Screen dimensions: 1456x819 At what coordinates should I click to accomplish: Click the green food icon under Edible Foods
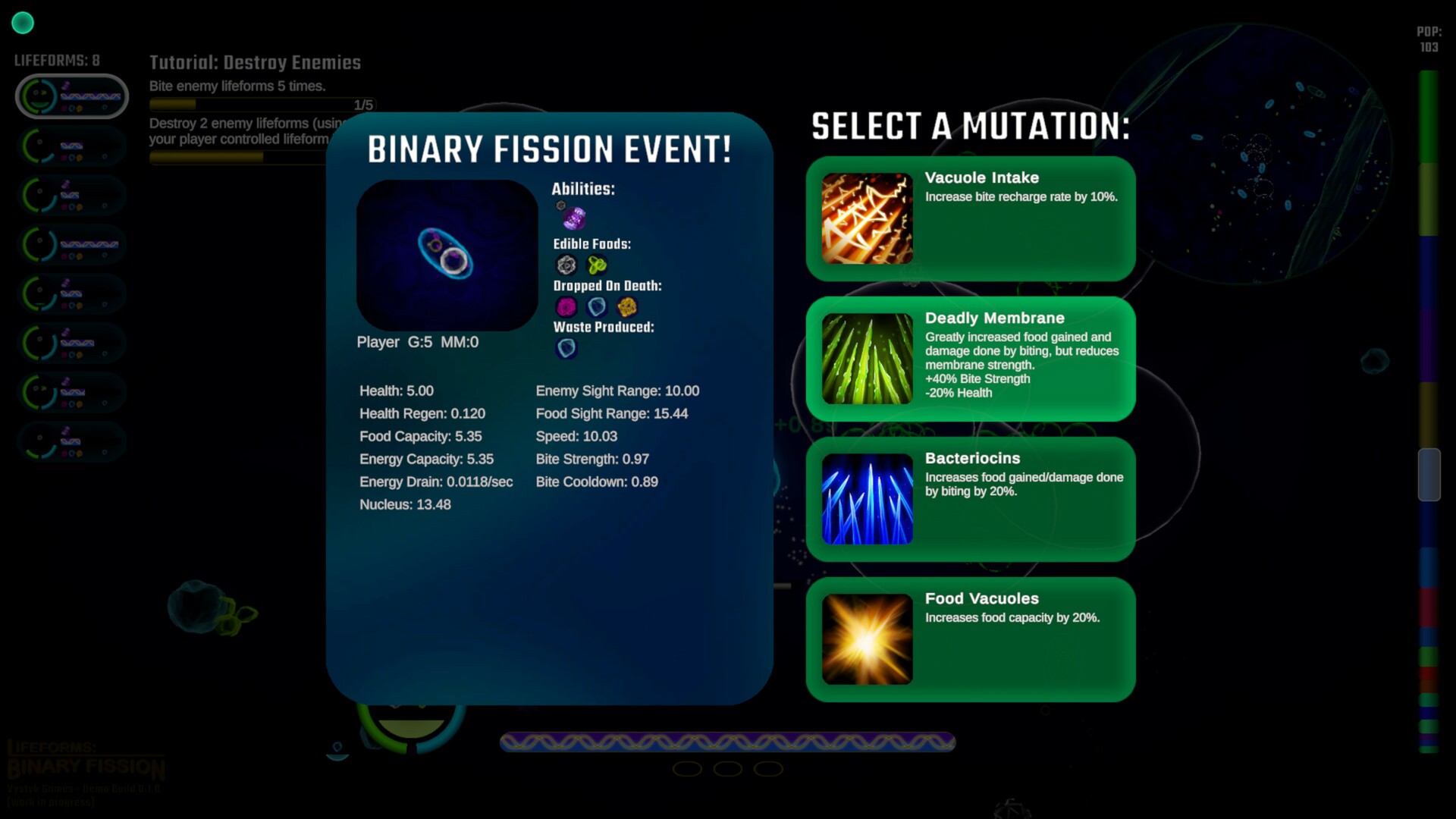pos(598,265)
